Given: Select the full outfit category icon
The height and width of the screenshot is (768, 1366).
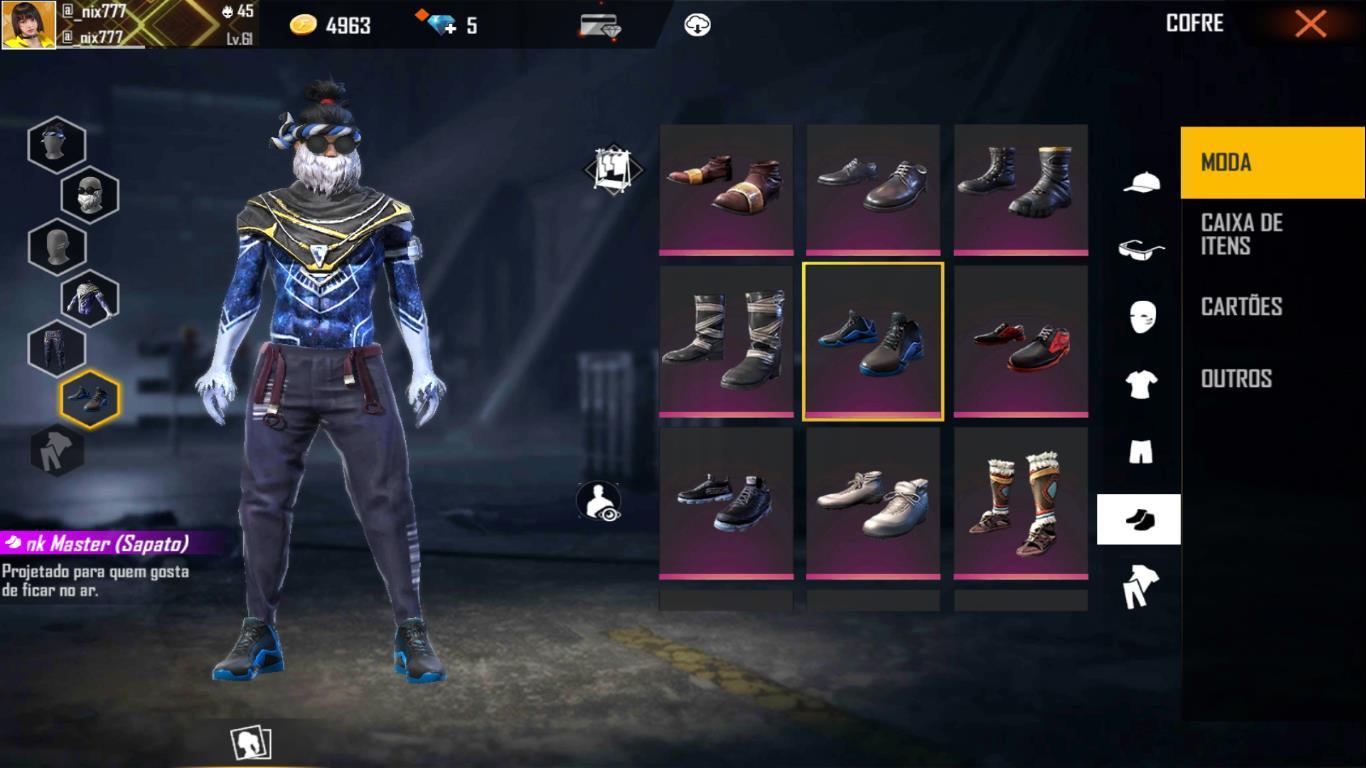Looking at the screenshot, I should pos(1139,586).
